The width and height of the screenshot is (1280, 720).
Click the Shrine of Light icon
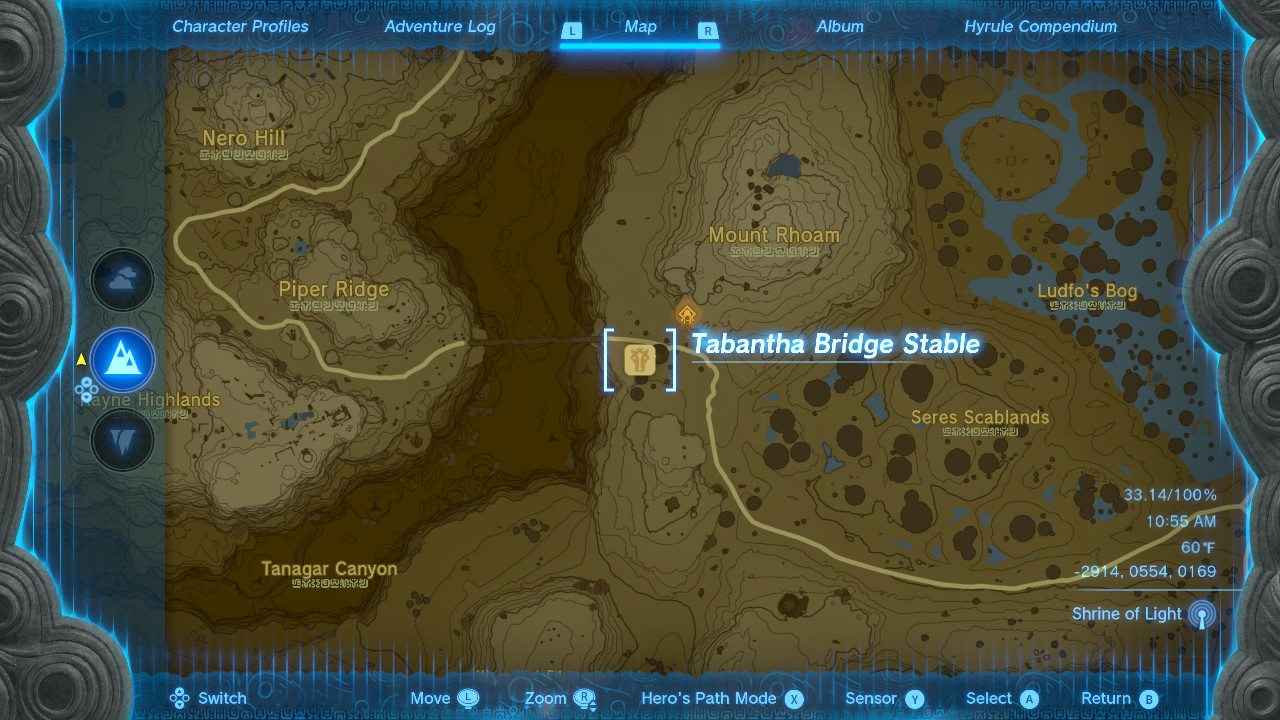click(x=1200, y=614)
